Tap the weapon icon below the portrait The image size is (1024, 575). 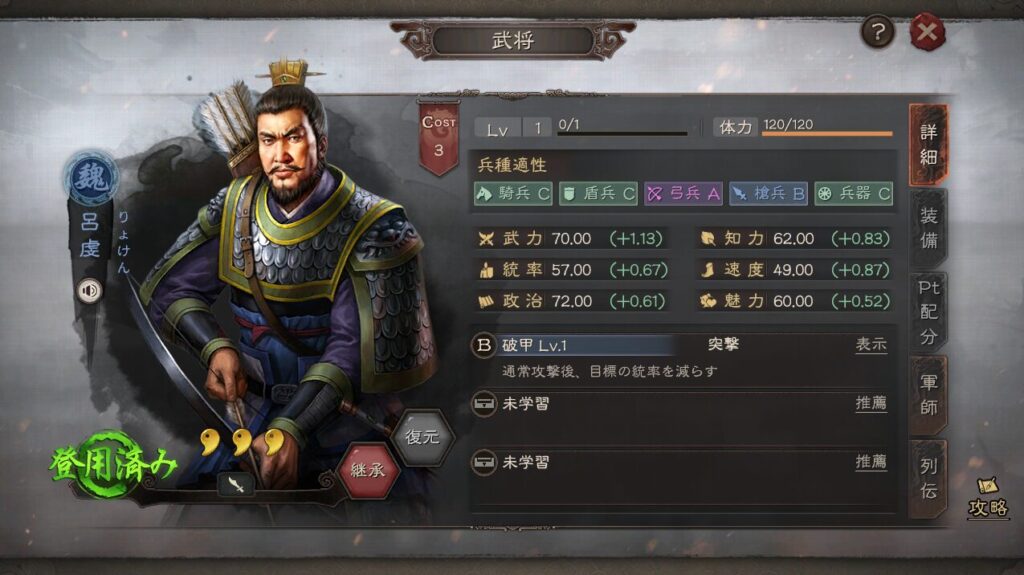[235, 483]
